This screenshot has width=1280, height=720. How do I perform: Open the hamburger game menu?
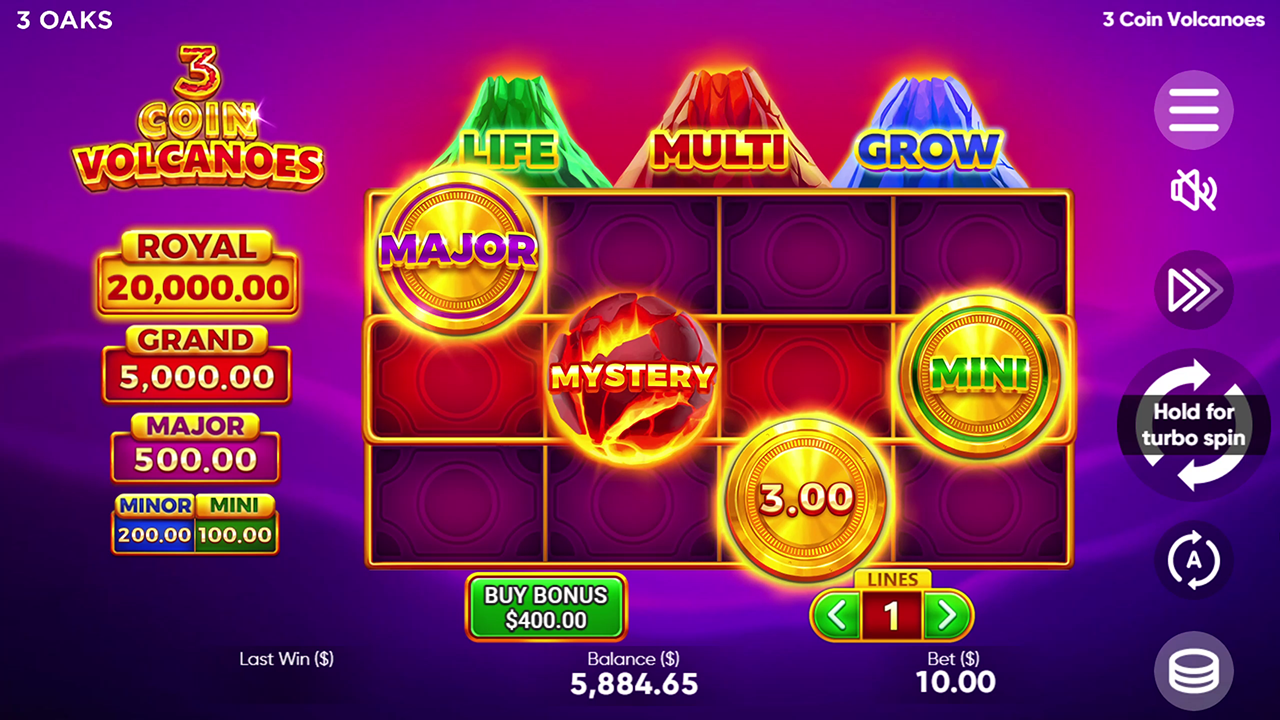(1193, 110)
